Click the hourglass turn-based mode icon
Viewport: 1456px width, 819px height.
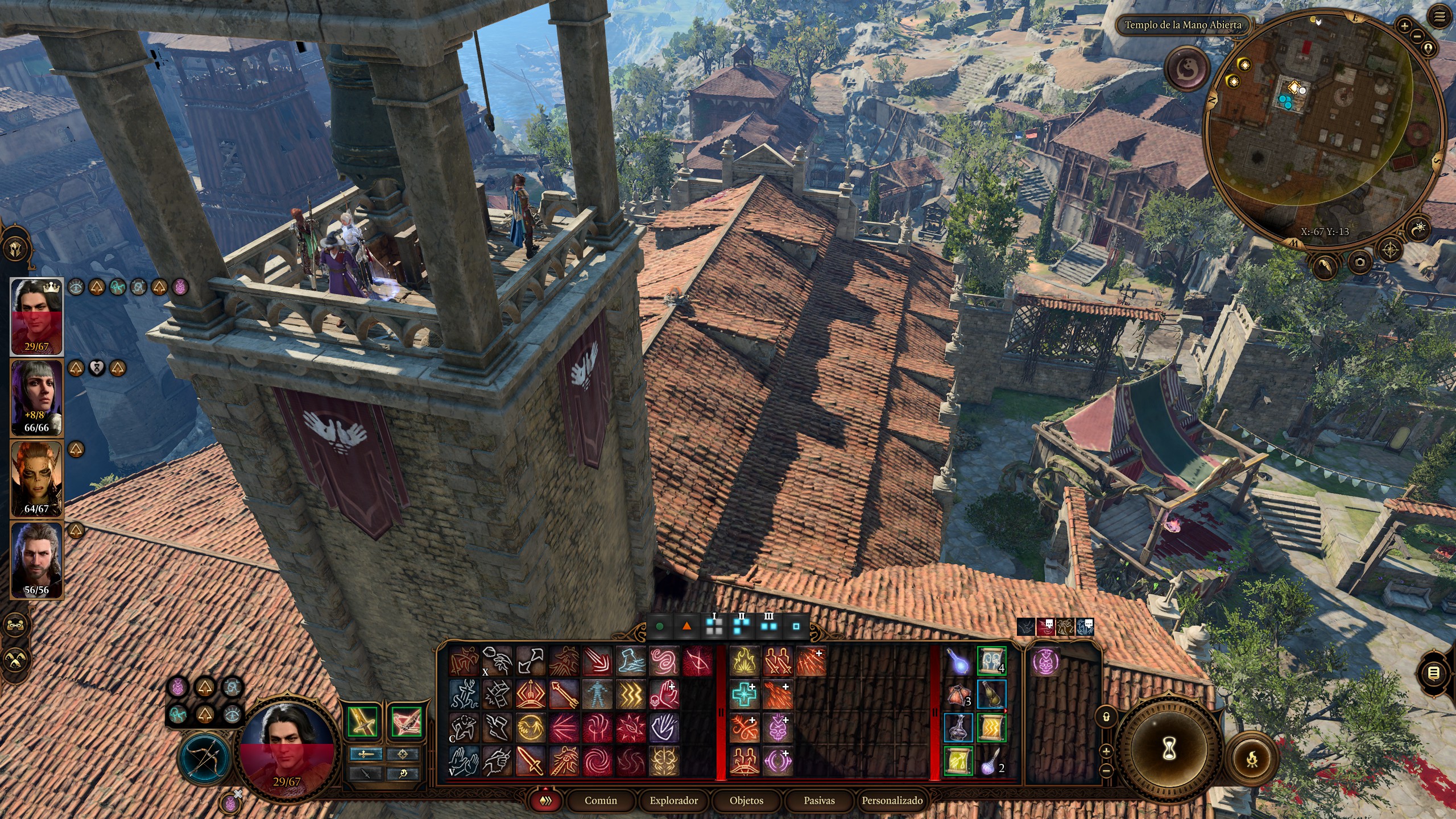pos(1170,748)
